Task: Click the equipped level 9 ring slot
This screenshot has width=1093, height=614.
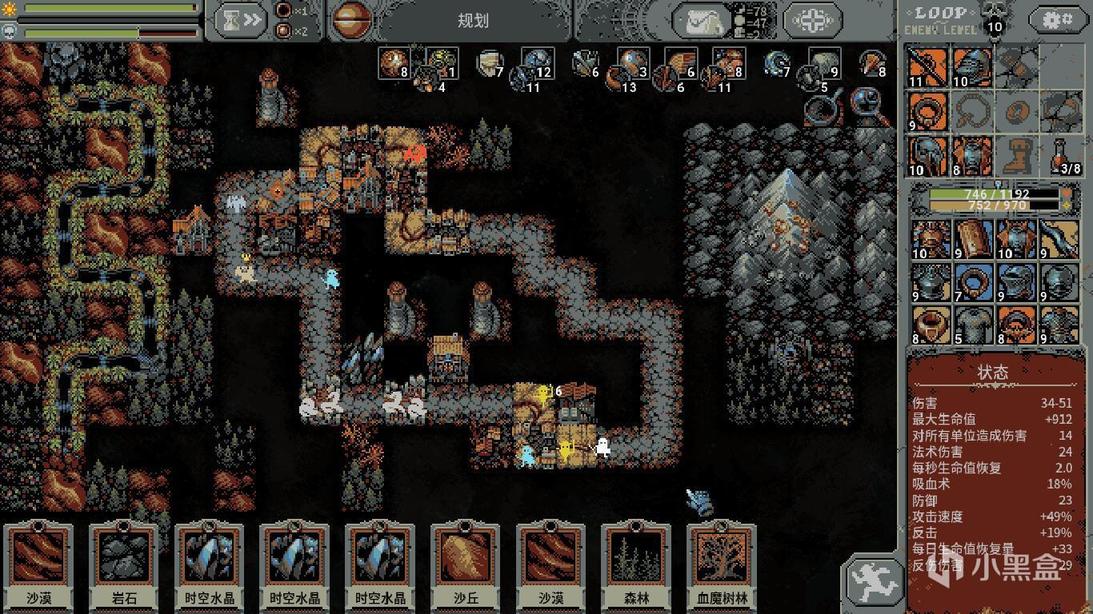Action: pyautogui.click(x=929, y=112)
